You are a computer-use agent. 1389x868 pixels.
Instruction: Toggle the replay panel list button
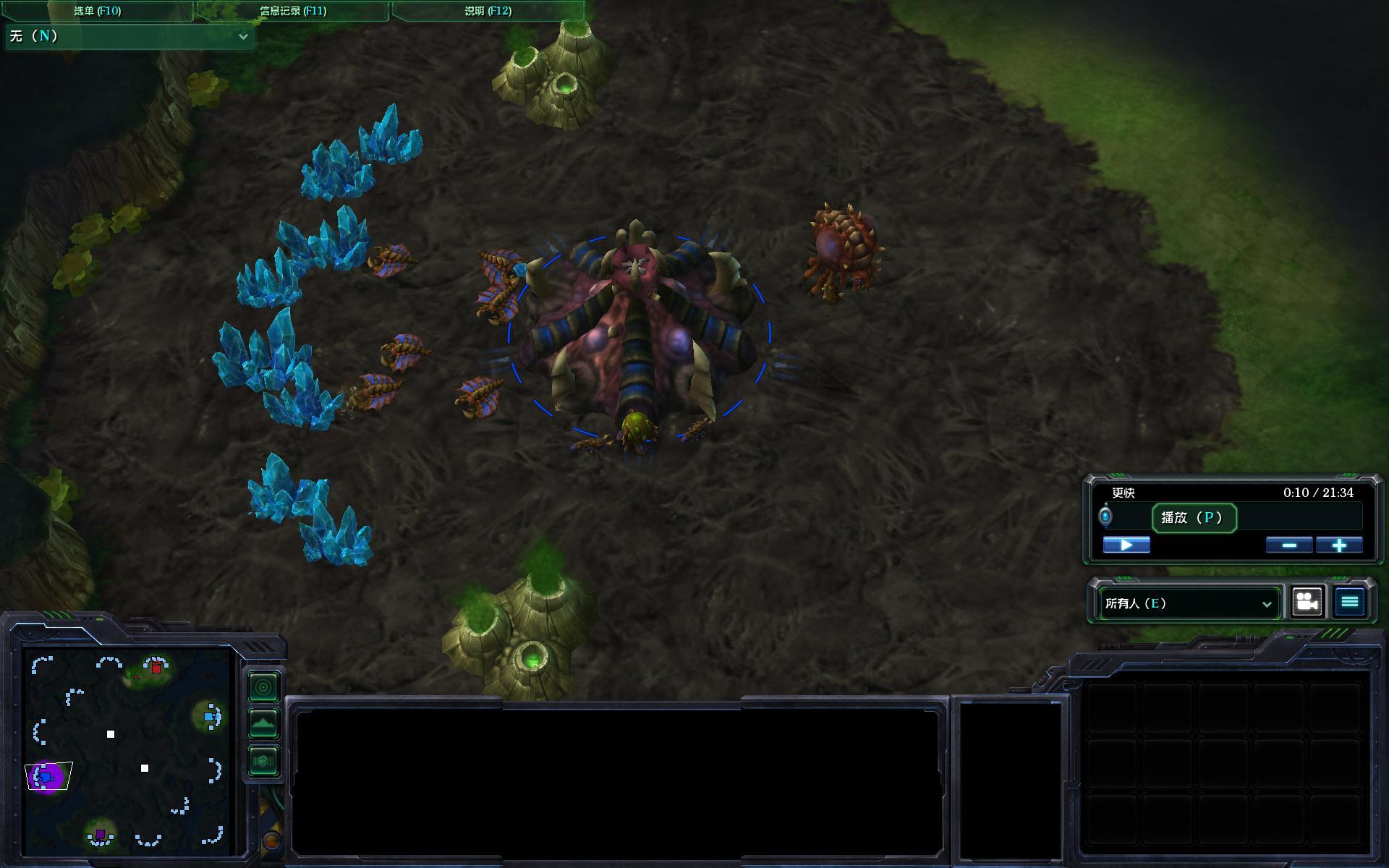click(1350, 602)
